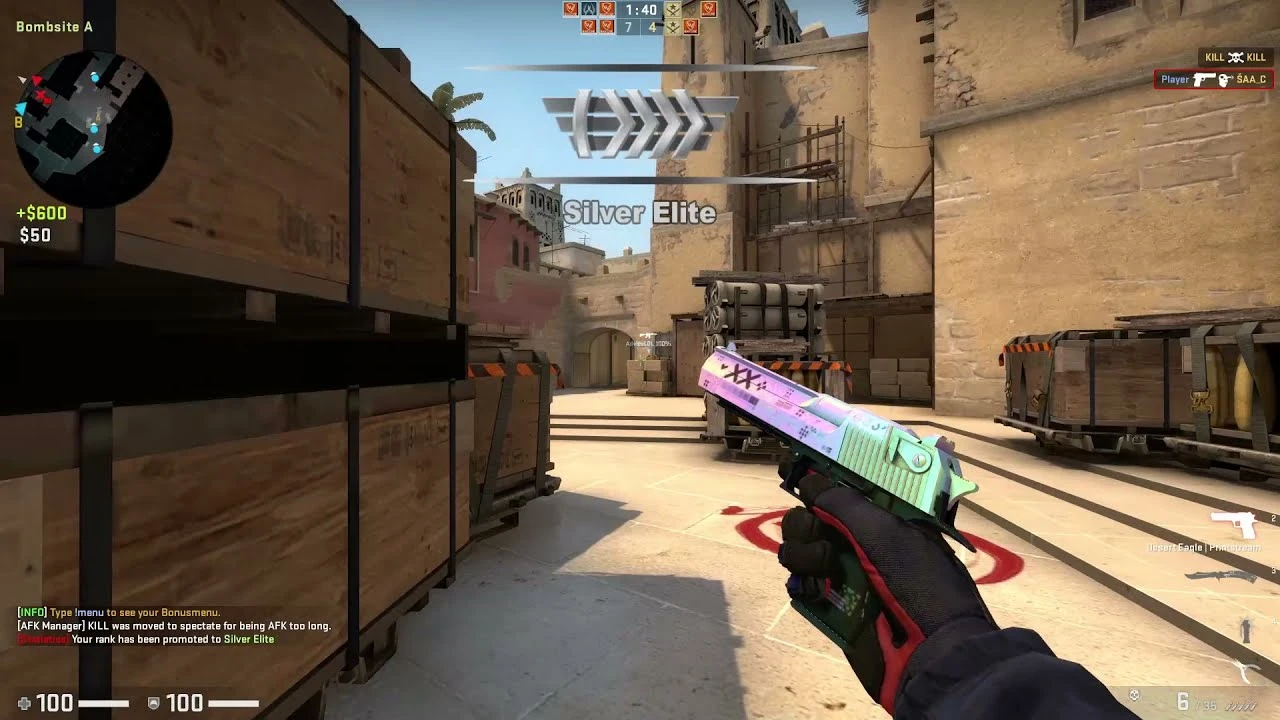The width and height of the screenshot is (1280, 720).
Task: Click the CT star rank icon near timer
Action: [673, 9]
